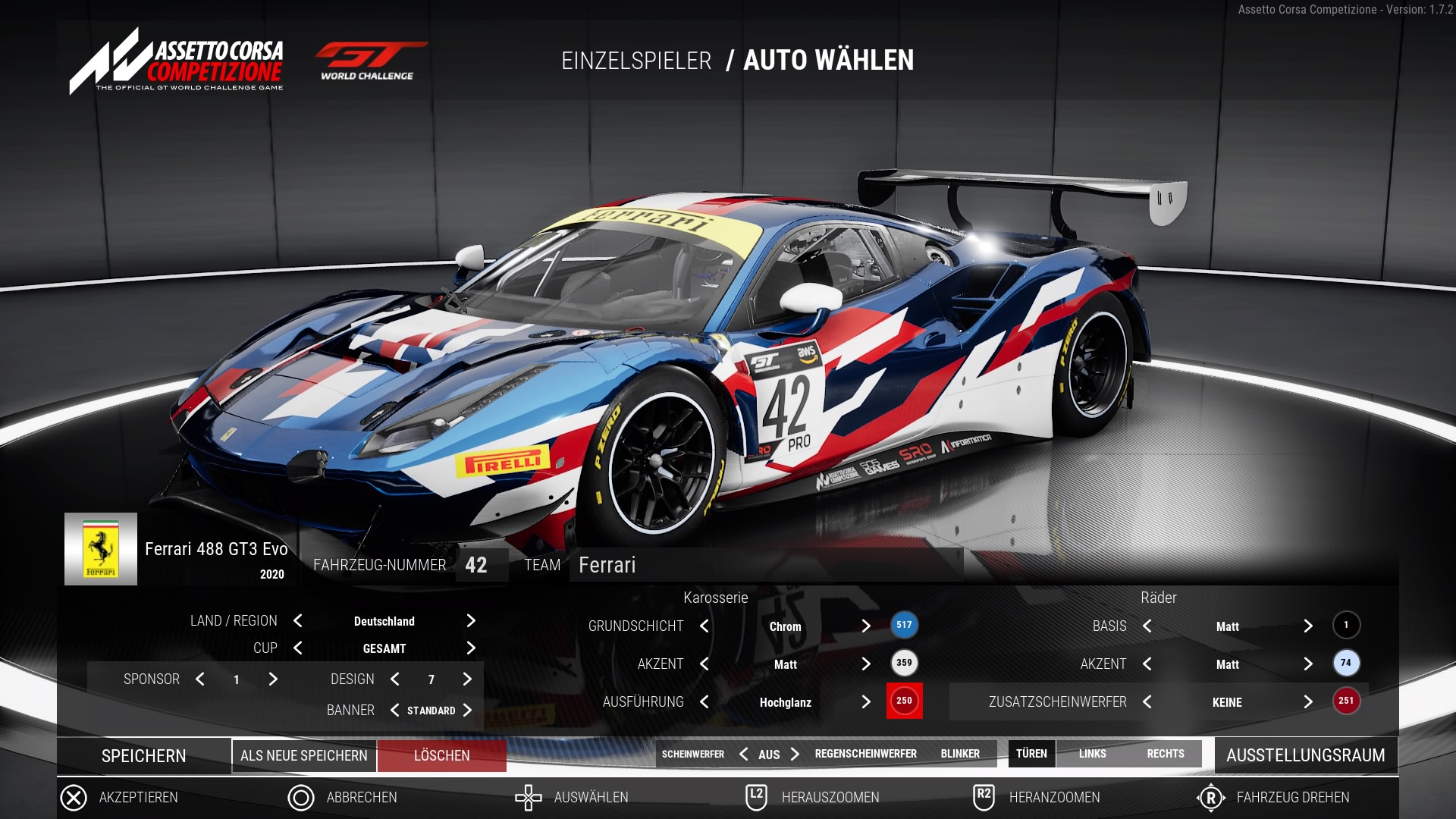Choose ALS NEUE SPEICHERN
The width and height of the screenshot is (1456, 819).
point(303,756)
